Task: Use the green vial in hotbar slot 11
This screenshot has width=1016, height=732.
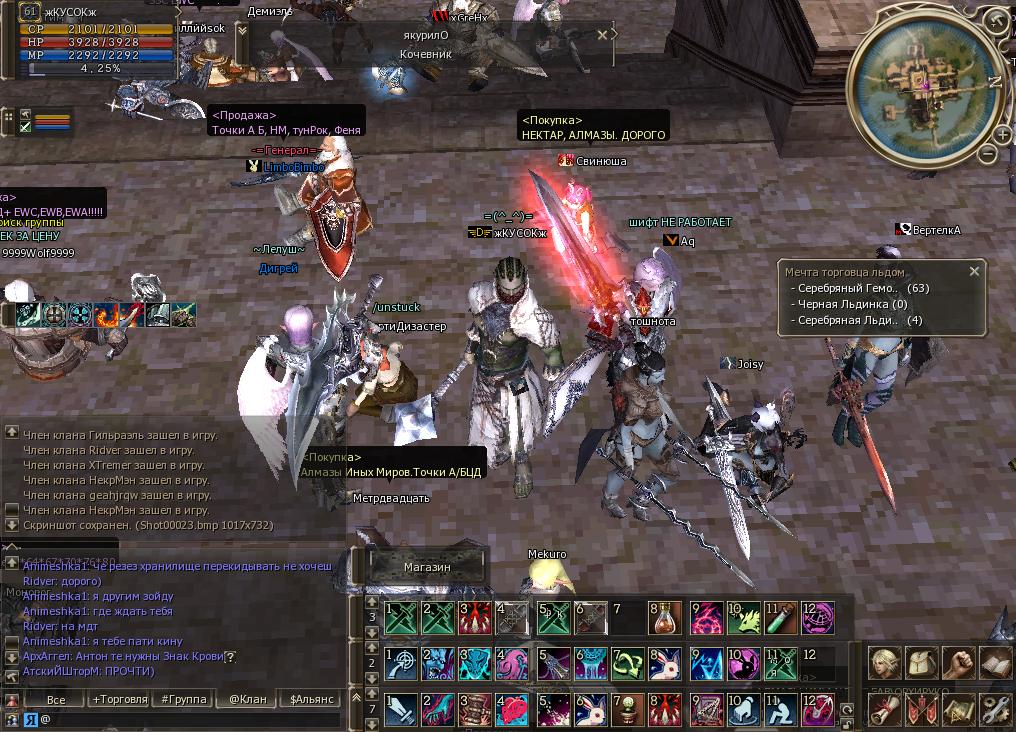Action: (782, 618)
